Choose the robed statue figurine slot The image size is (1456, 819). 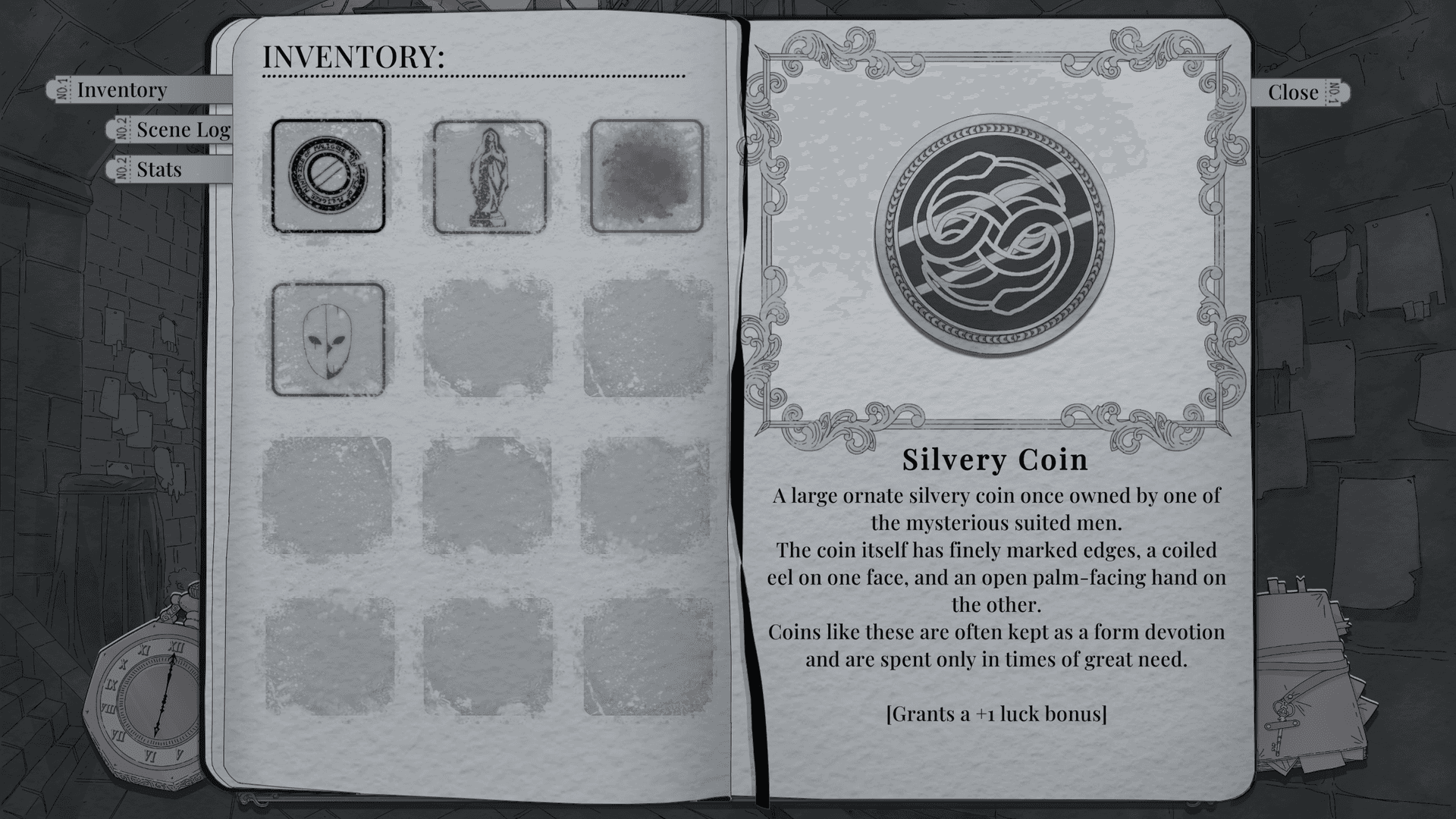coord(489,177)
